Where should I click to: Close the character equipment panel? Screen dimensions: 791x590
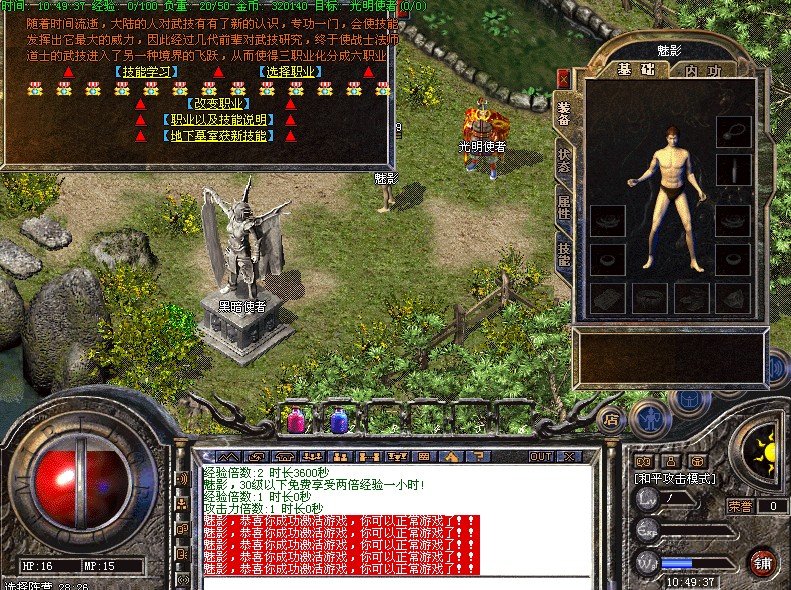tap(564, 77)
